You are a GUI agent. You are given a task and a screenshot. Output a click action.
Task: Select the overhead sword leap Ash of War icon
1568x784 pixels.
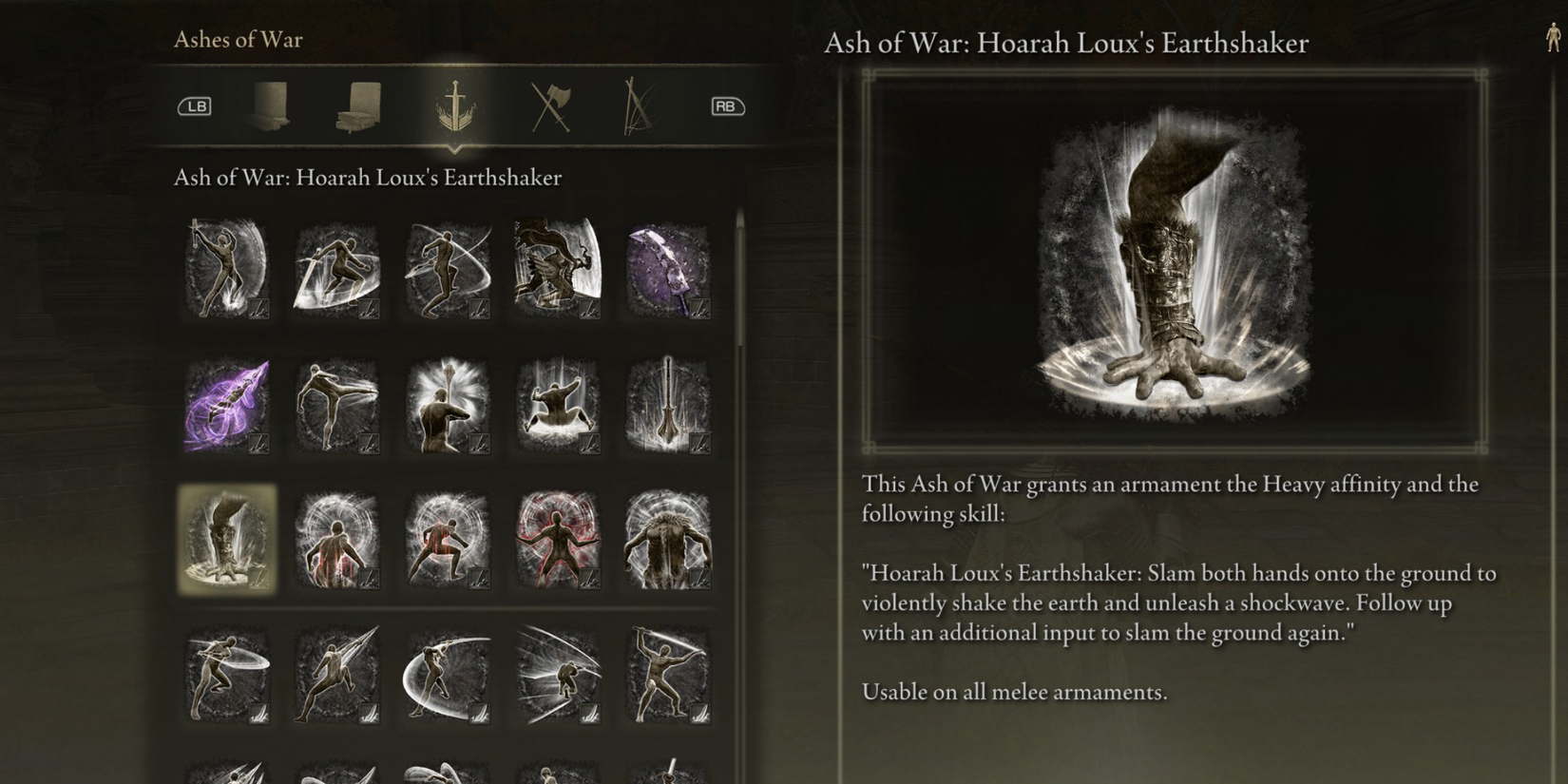click(225, 269)
